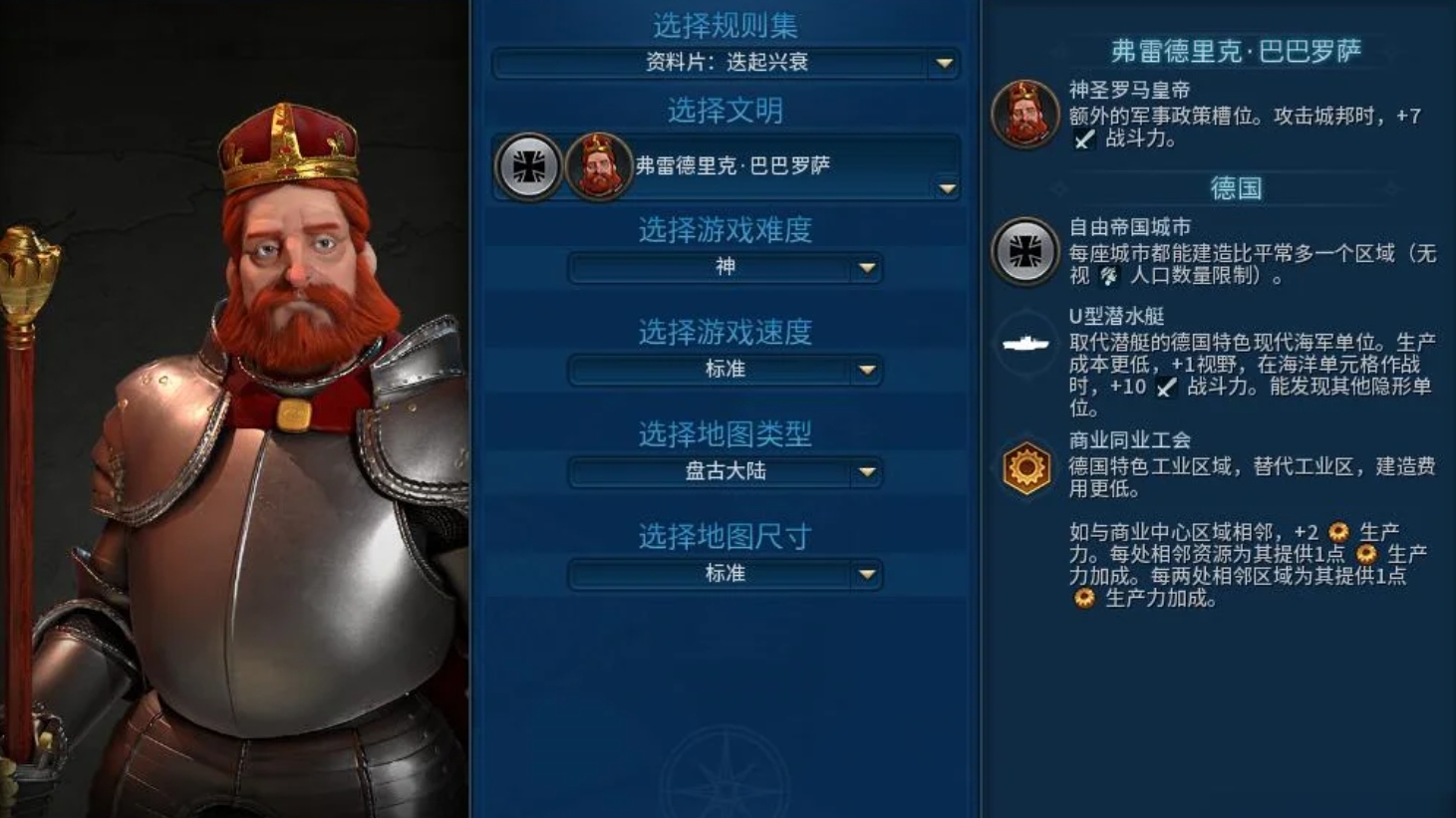This screenshot has height=818, width=1456.
Task: Click the Hansa golden gear district icon
Action: coord(1024,466)
